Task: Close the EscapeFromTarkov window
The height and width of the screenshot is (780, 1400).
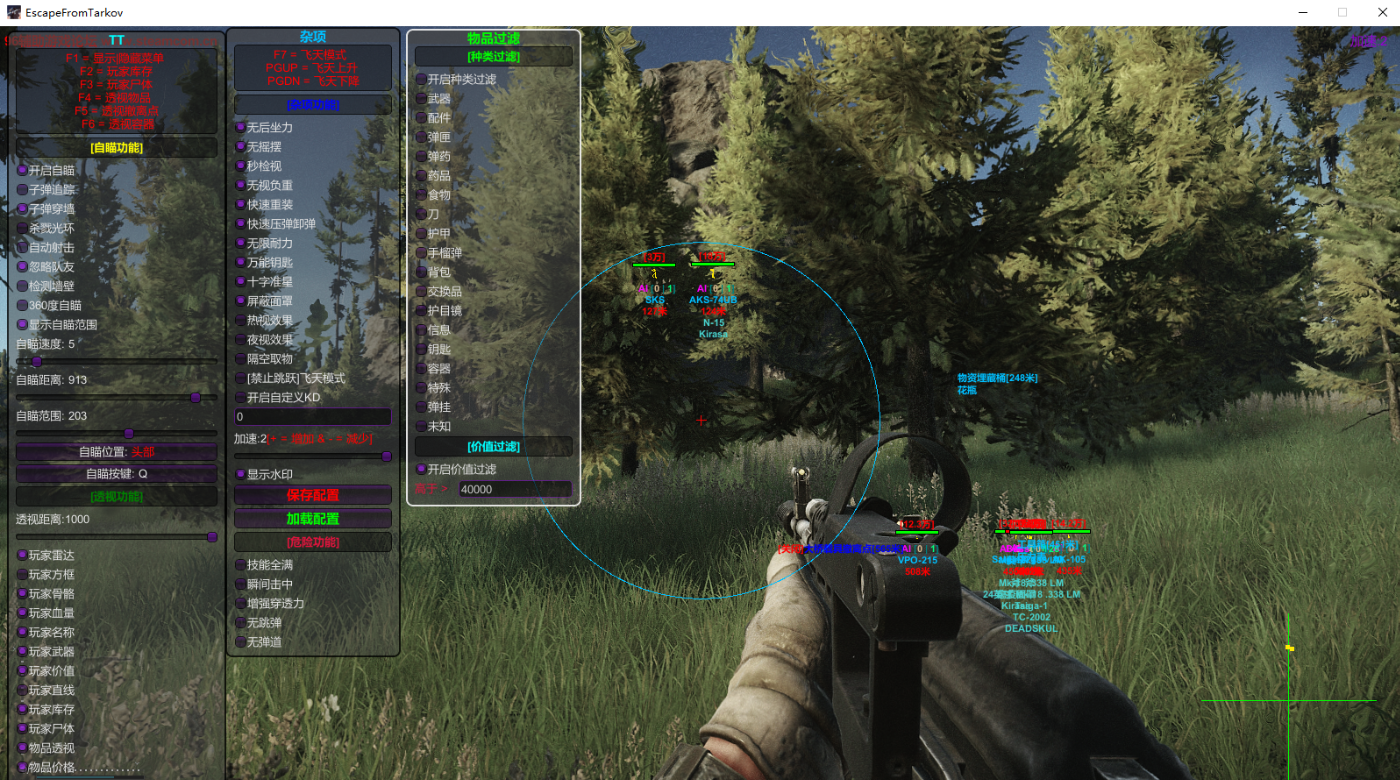Action: [x=1377, y=12]
